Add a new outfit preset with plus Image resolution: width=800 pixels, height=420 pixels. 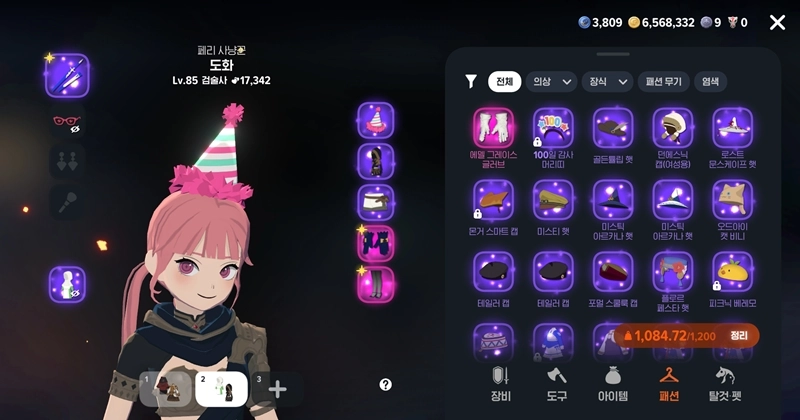(x=277, y=389)
